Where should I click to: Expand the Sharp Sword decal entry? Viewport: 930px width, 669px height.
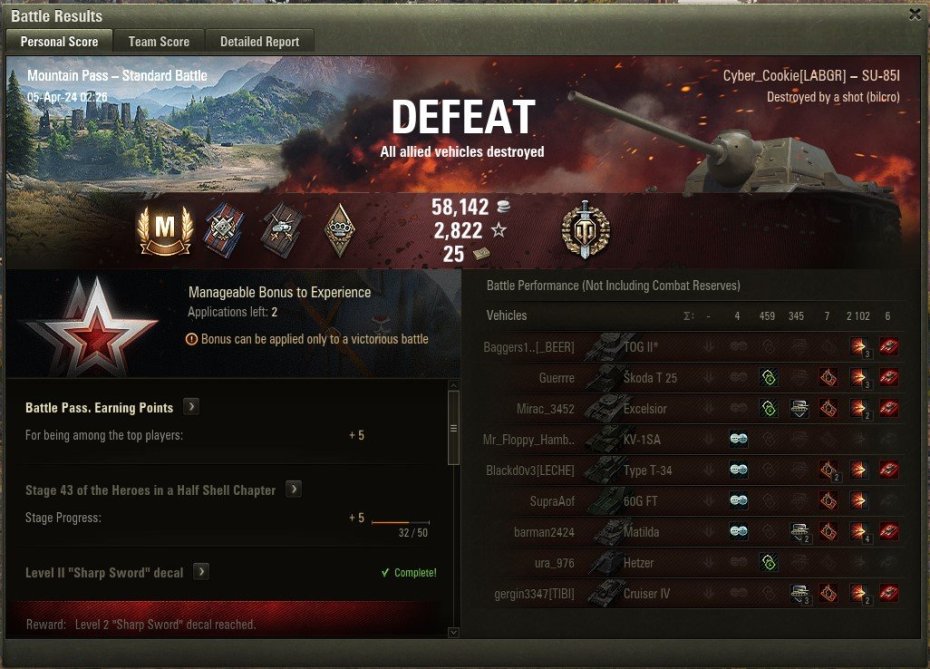click(201, 572)
